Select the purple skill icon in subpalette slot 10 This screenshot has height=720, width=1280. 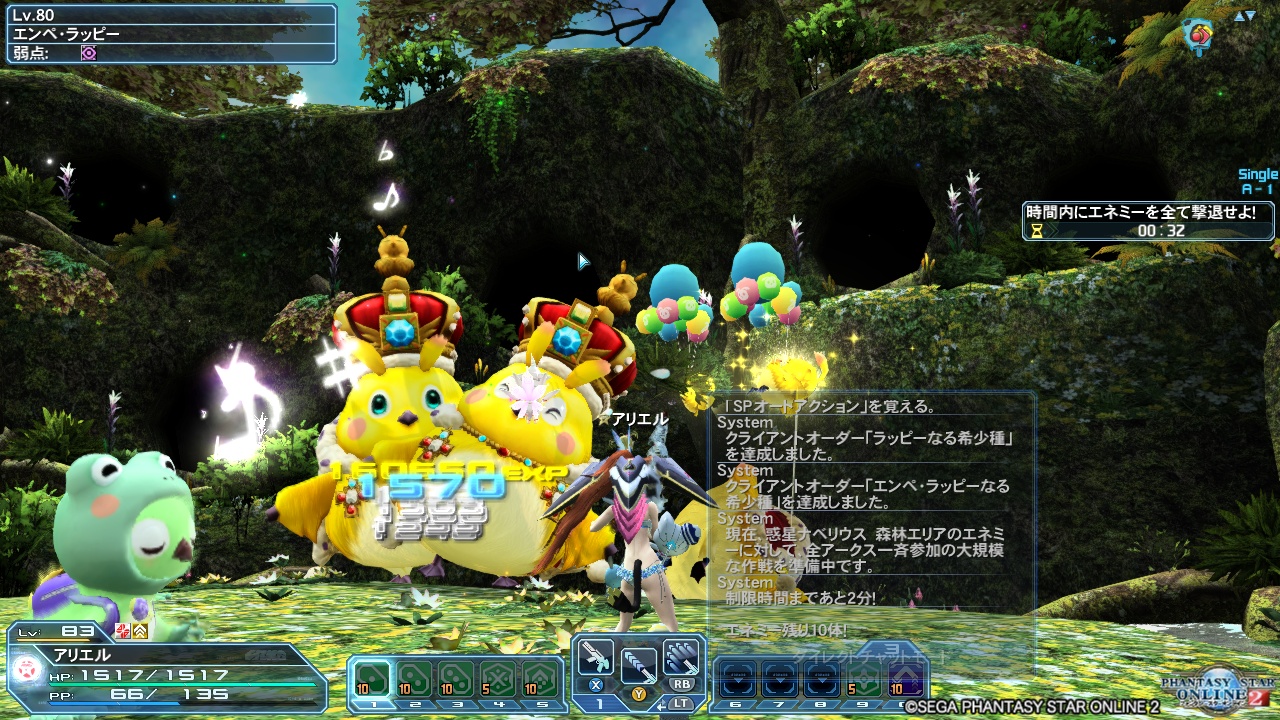coord(906,679)
